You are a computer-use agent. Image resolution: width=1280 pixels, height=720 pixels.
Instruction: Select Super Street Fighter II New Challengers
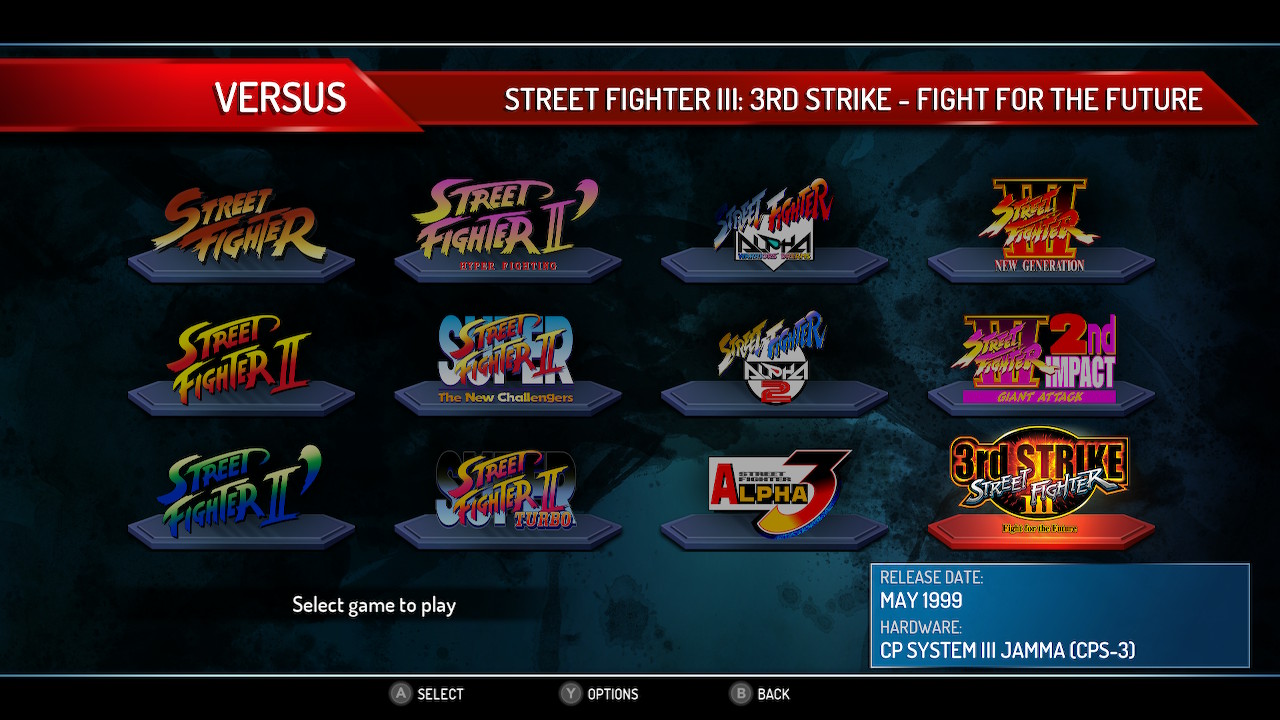point(507,360)
